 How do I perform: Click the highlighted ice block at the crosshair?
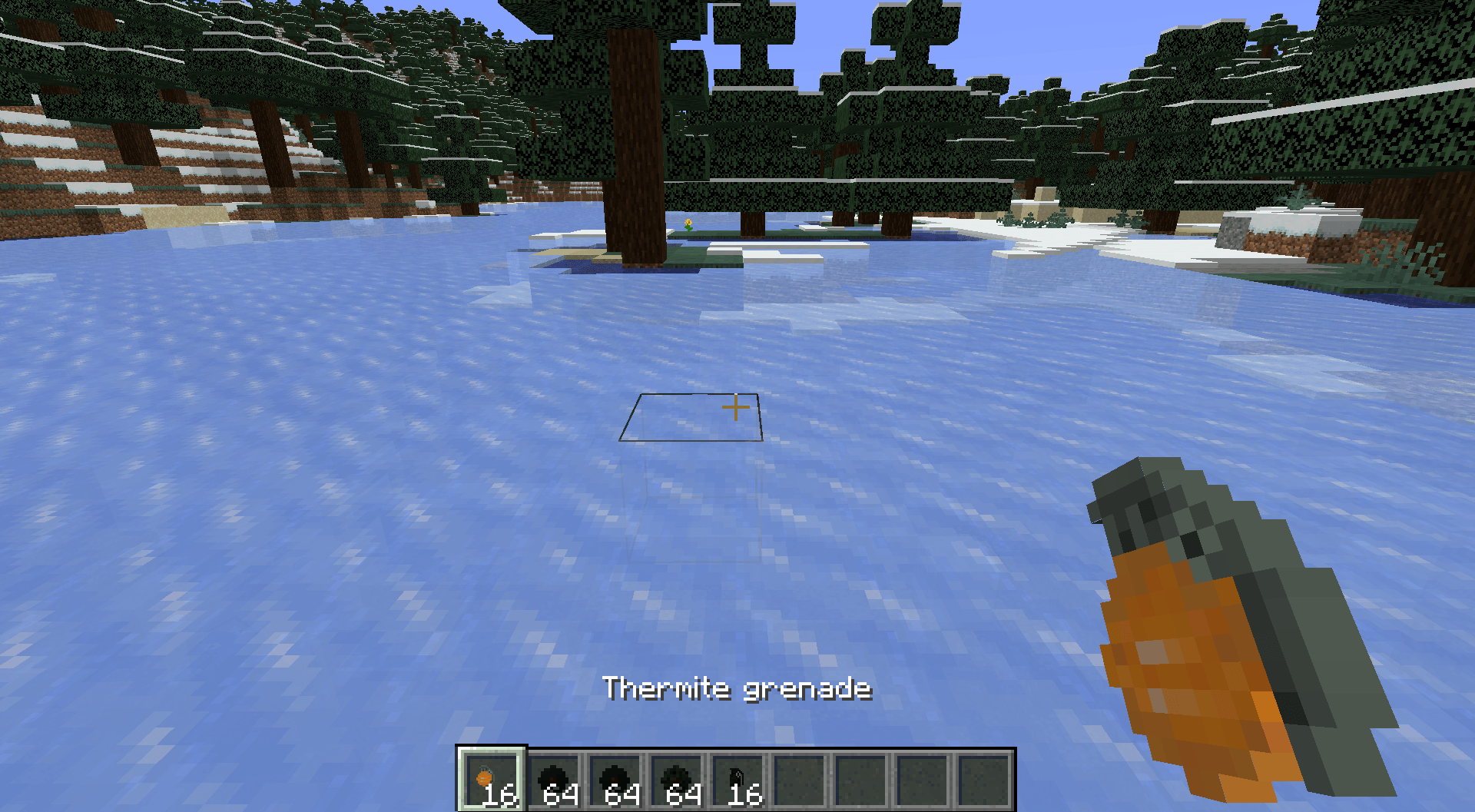691,419
